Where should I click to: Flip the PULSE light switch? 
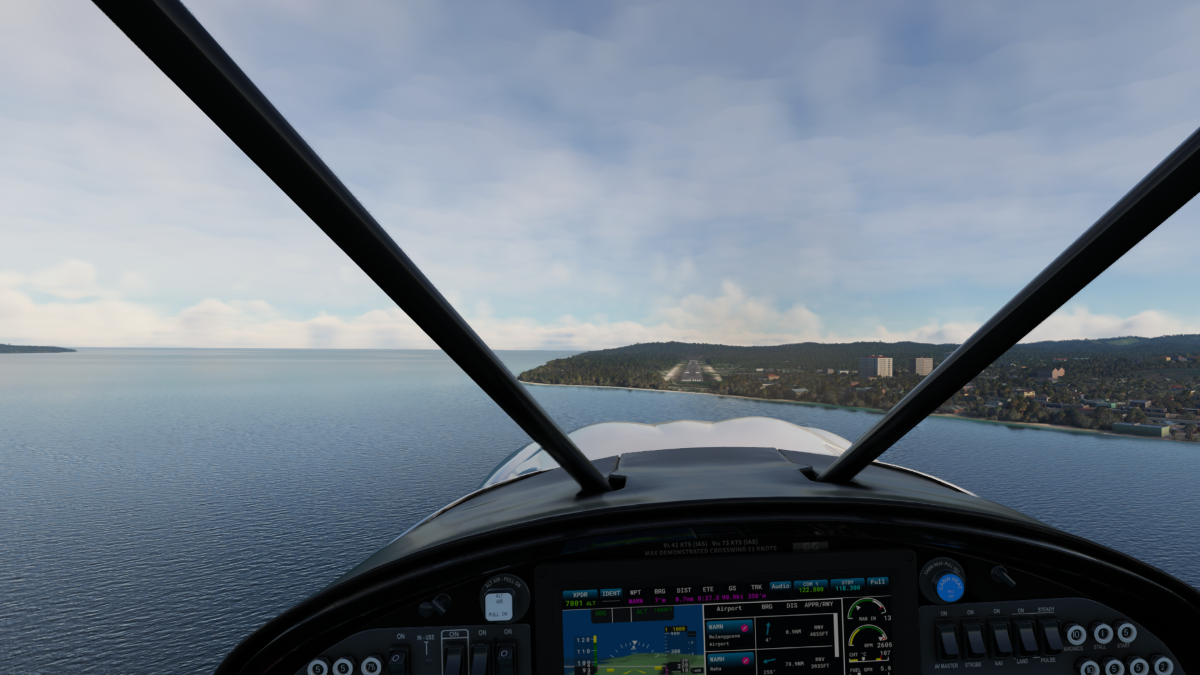(1050, 635)
